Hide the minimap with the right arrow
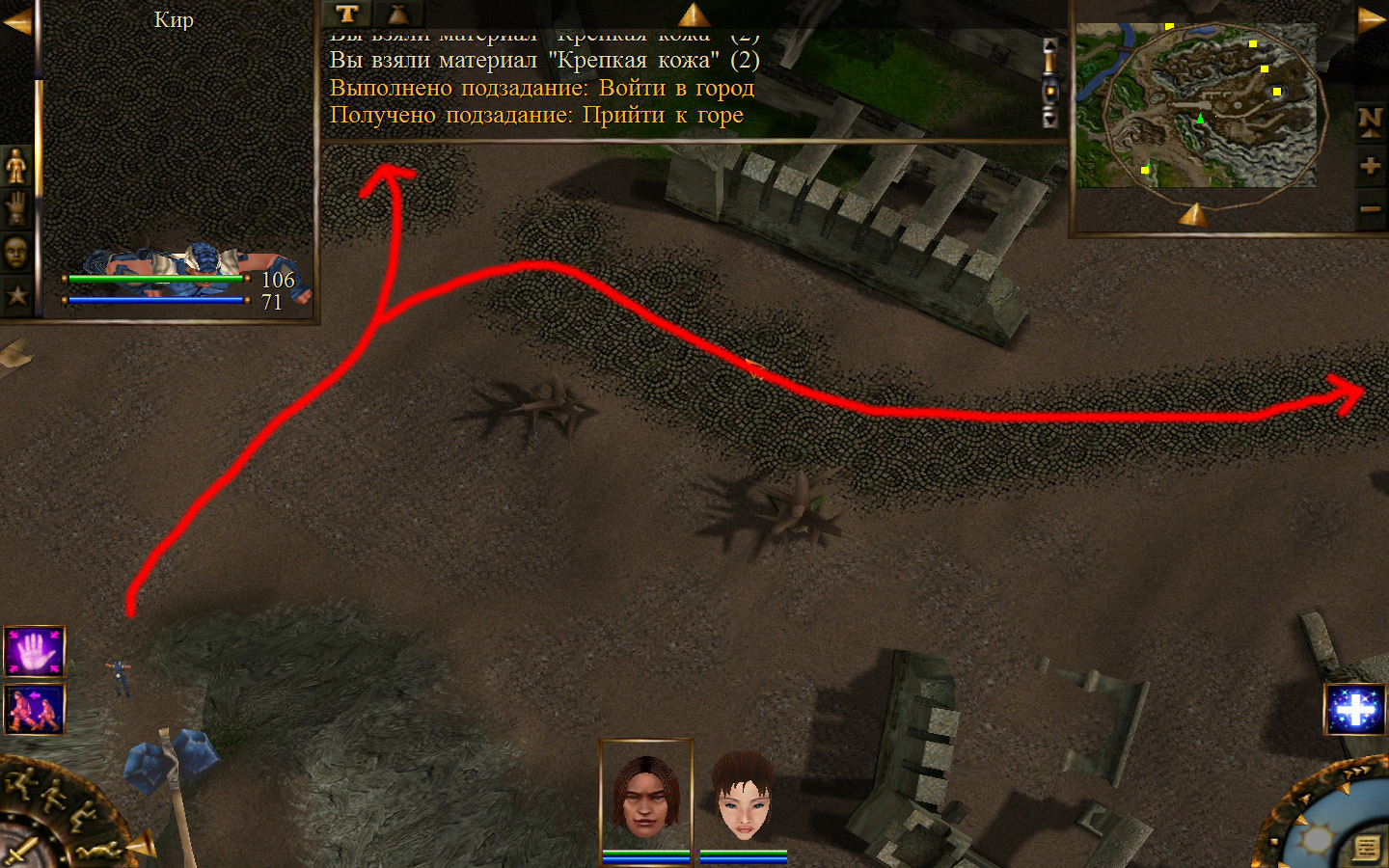The image size is (1389, 868). click(x=1371, y=21)
